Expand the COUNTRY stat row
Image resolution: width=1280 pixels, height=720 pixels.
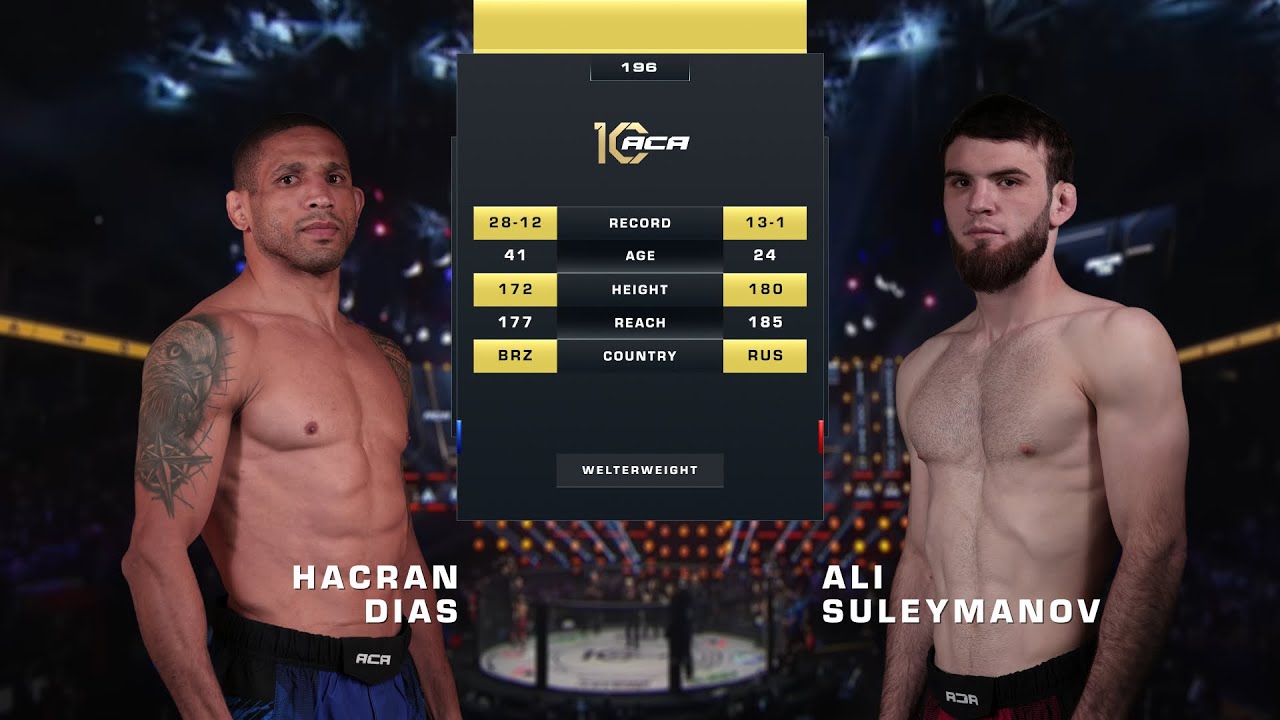click(640, 355)
